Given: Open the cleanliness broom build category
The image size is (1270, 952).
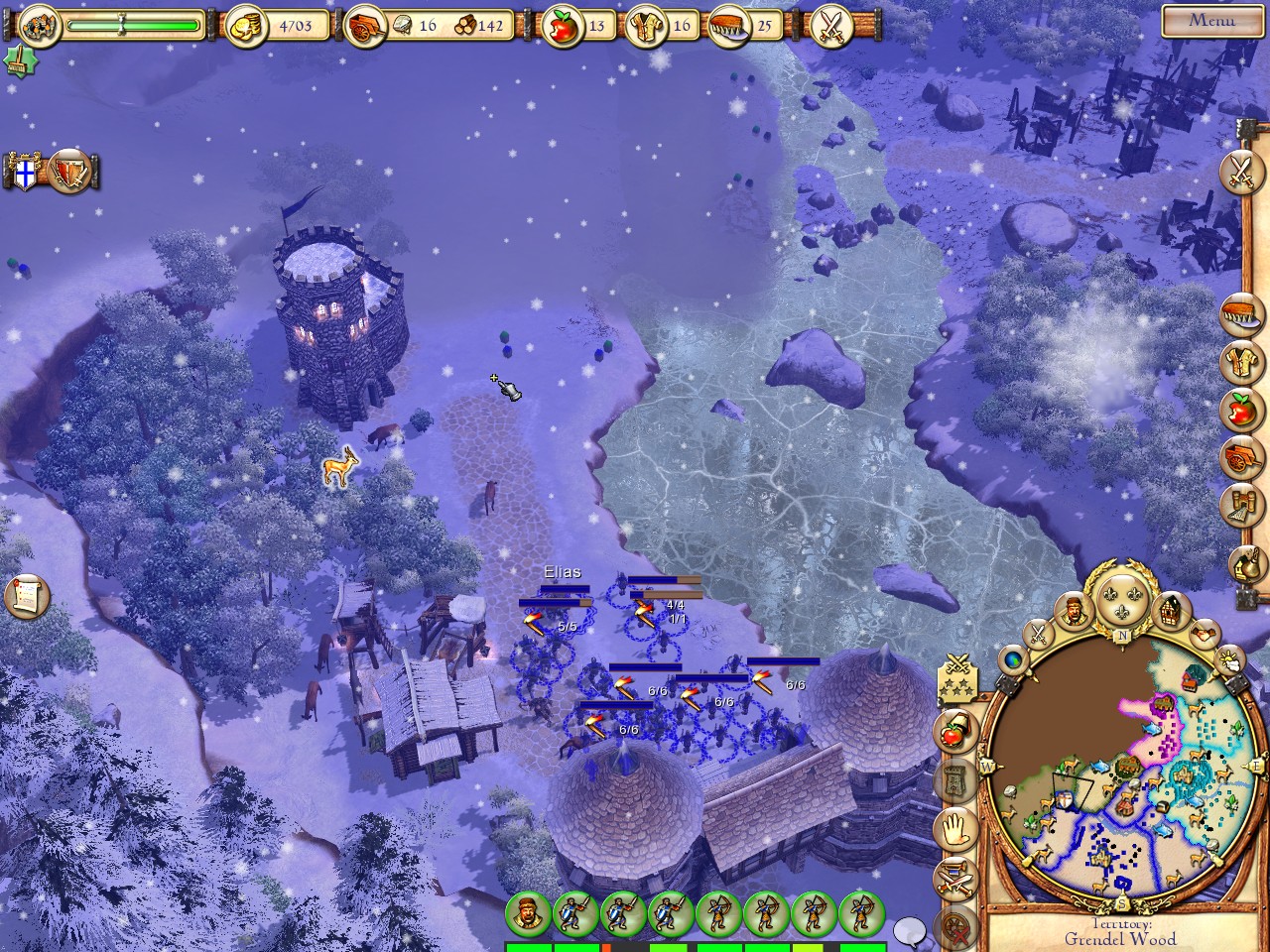Looking at the screenshot, I should click(x=1240, y=313).
